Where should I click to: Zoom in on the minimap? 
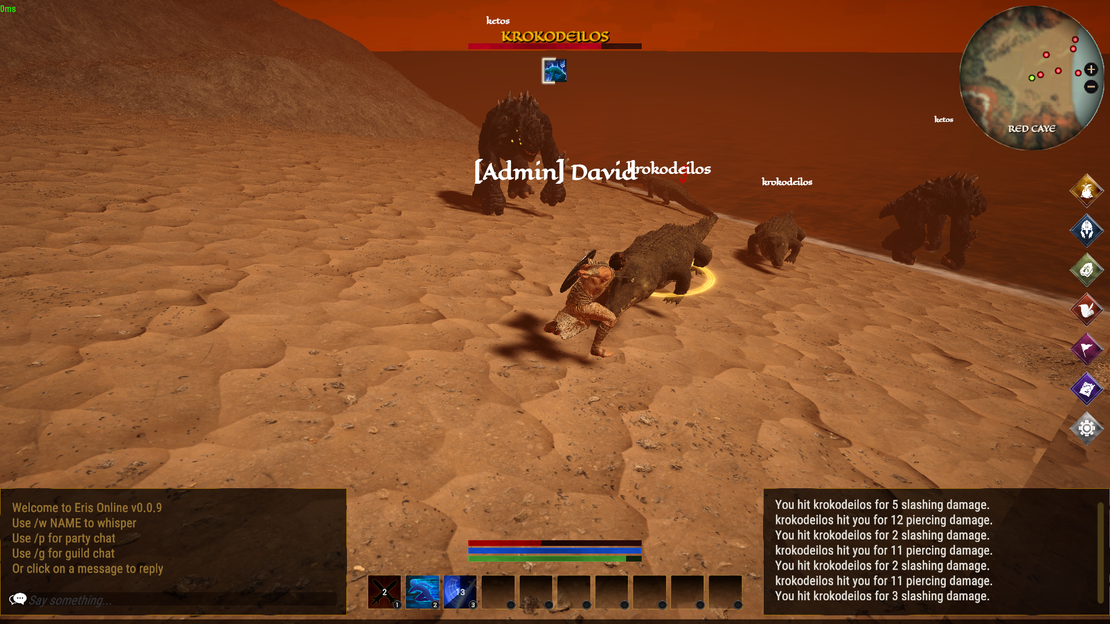click(x=1090, y=71)
